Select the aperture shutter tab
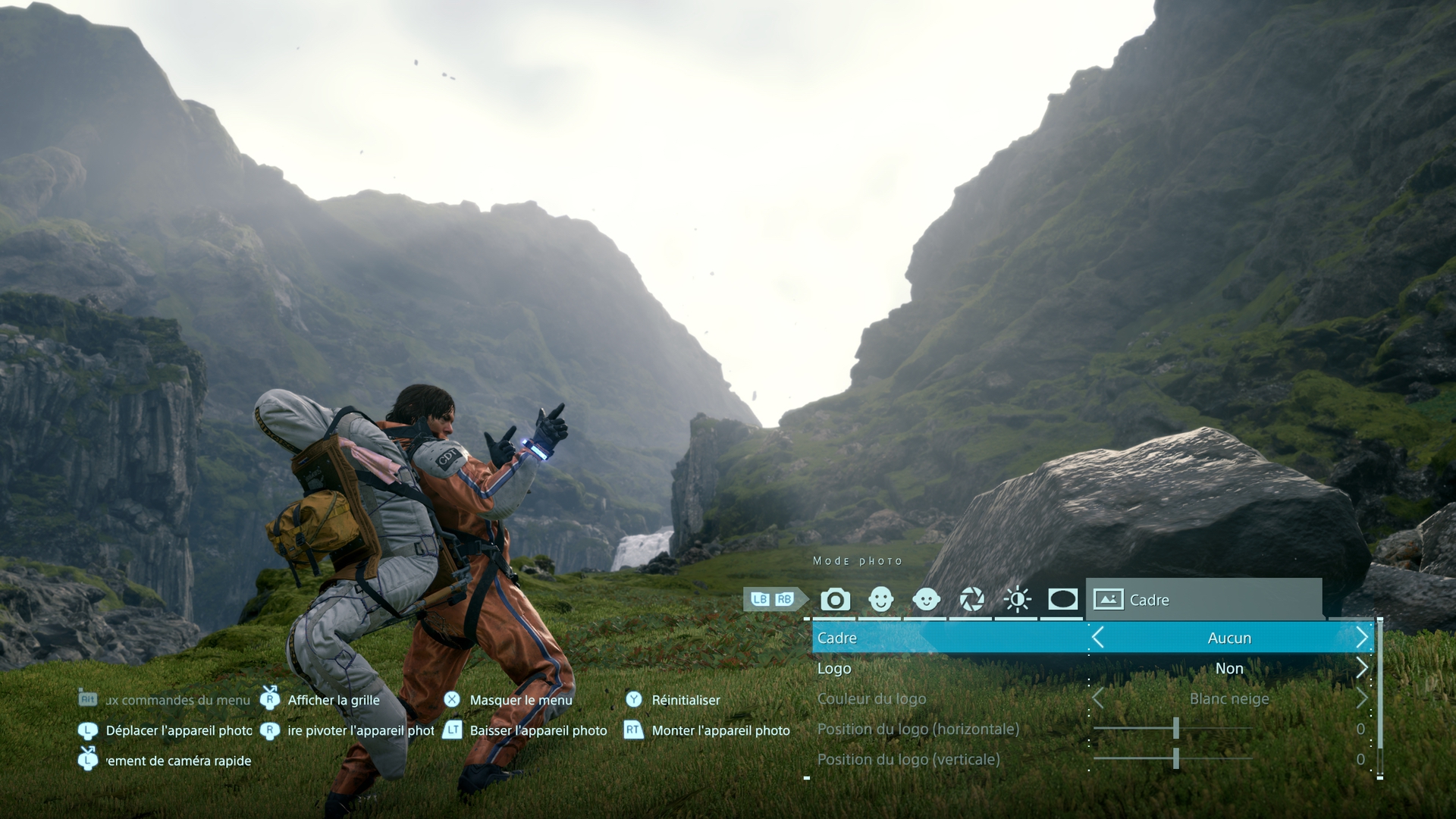The width and height of the screenshot is (1456, 819). click(971, 600)
